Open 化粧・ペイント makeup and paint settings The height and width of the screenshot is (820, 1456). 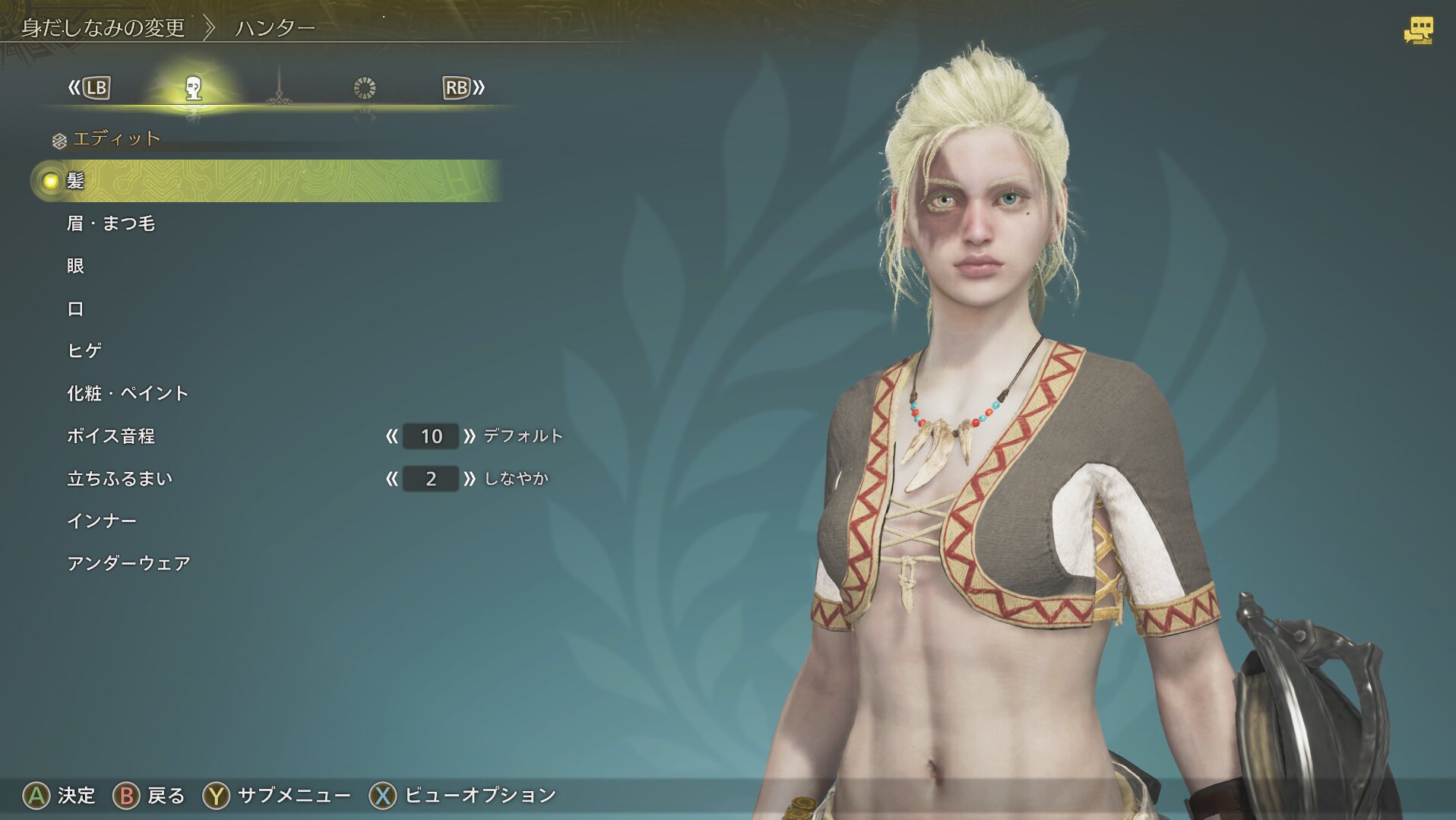(x=128, y=393)
